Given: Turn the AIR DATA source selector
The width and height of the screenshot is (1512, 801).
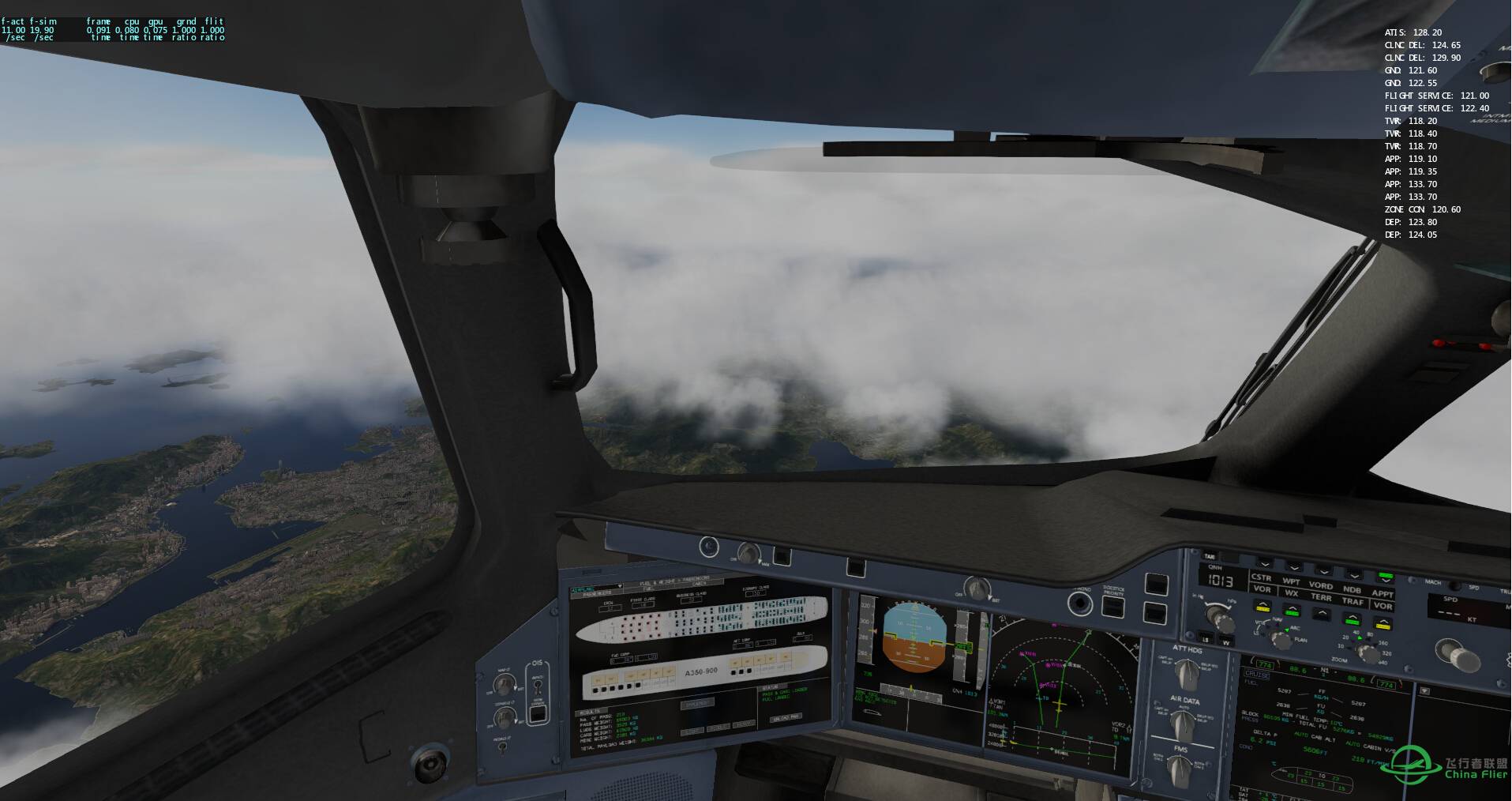Looking at the screenshot, I should coord(1183,723).
